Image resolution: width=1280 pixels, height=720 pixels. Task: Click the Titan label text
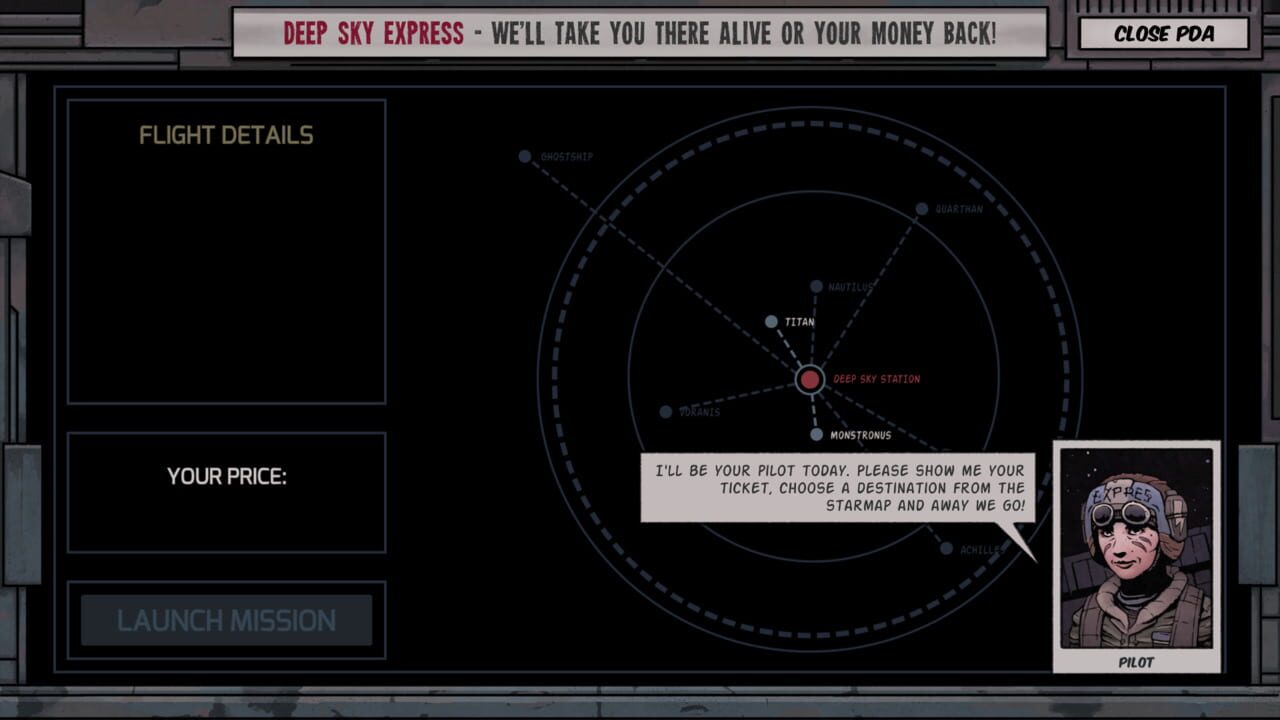pyautogui.click(x=800, y=321)
